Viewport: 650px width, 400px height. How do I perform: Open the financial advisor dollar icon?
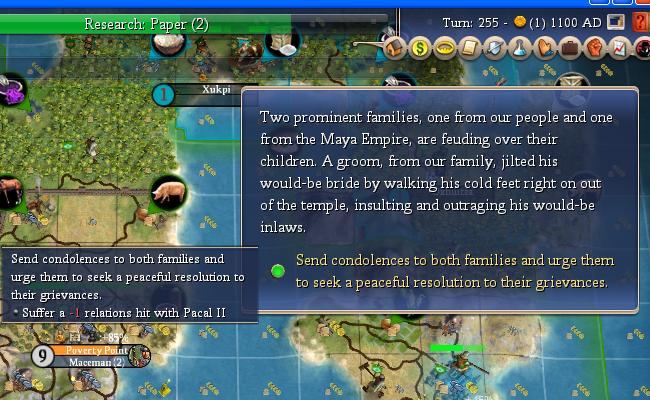(x=419, y=47)
